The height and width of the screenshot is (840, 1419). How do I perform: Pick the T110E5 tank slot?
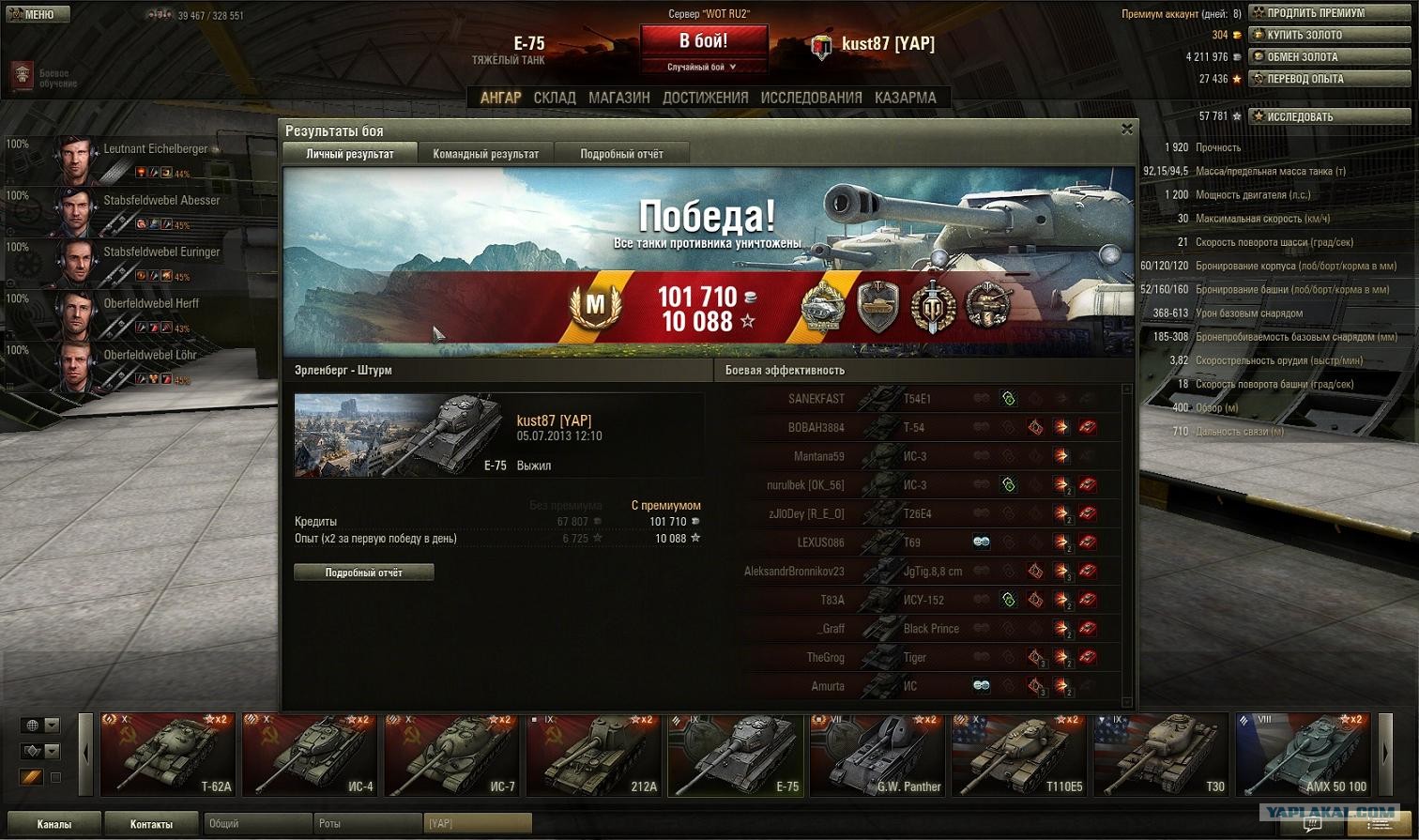point(1019,755)
